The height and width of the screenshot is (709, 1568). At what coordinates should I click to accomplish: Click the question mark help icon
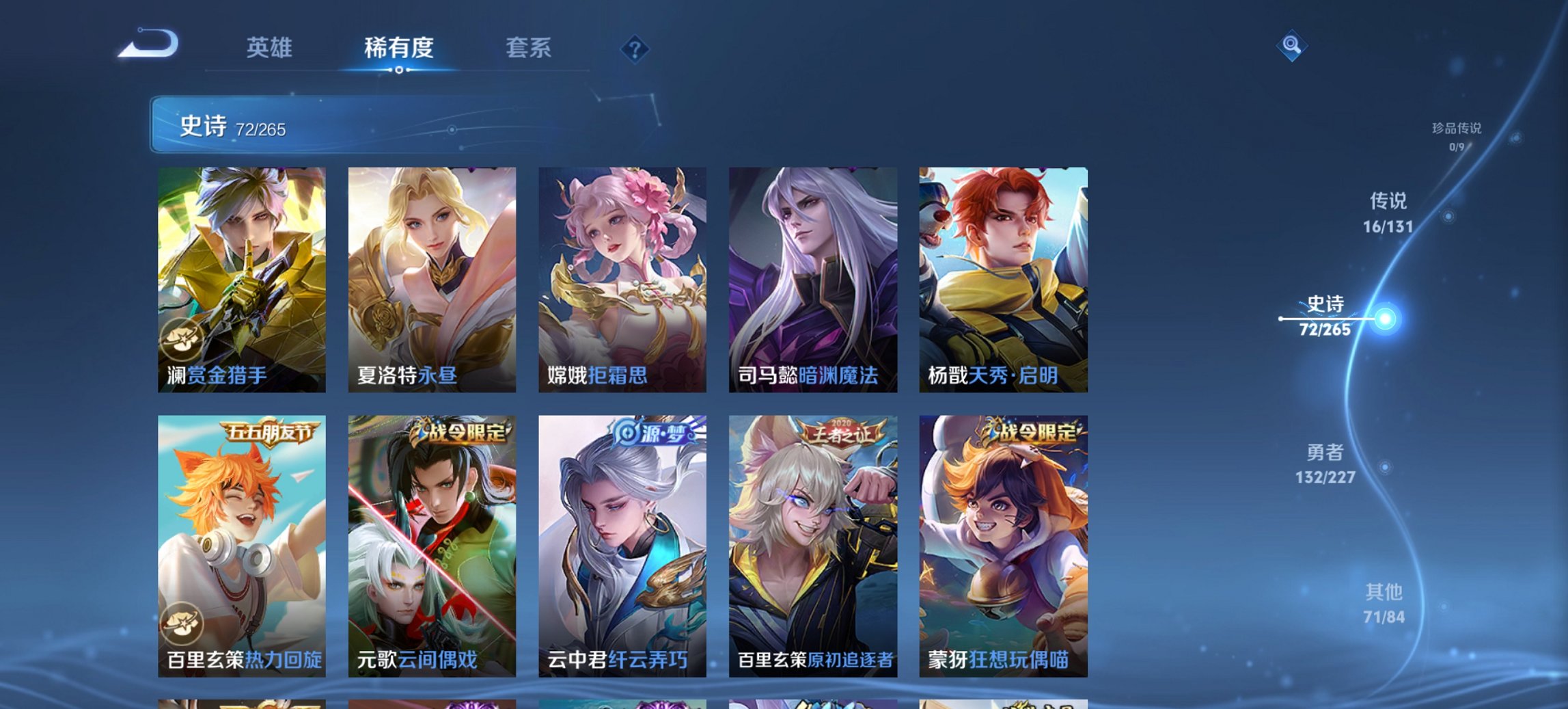pyautogui.click(x=635, y=48)
